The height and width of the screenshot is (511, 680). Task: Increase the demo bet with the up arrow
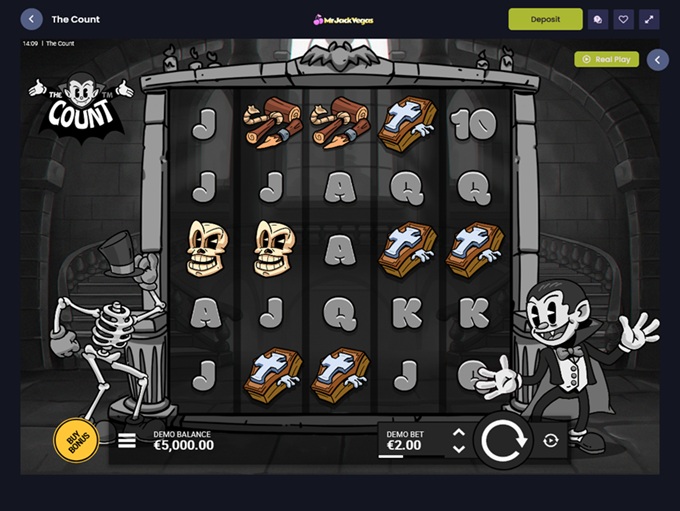coord(458,432)
